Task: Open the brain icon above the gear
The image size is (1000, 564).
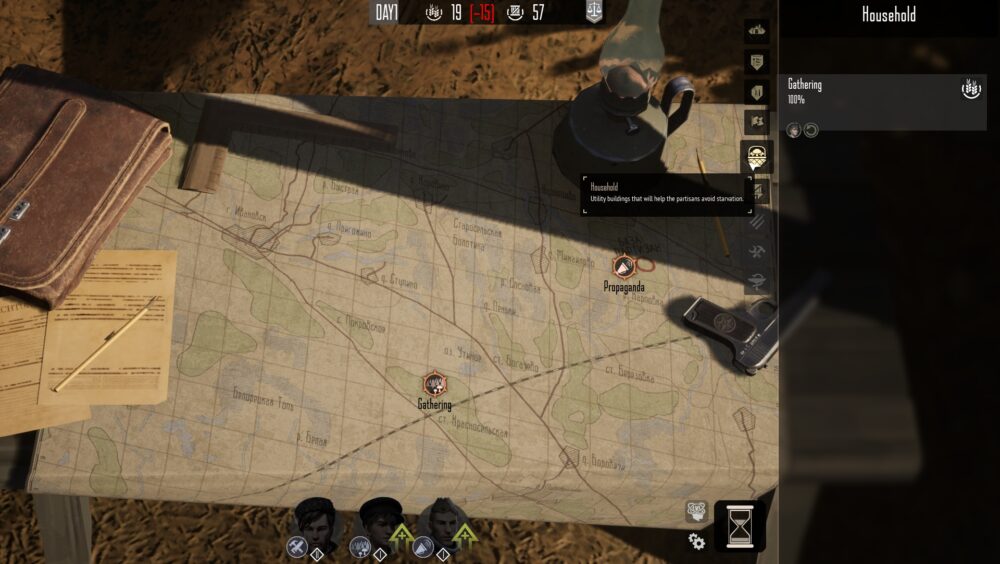Action: coord(696,511)
